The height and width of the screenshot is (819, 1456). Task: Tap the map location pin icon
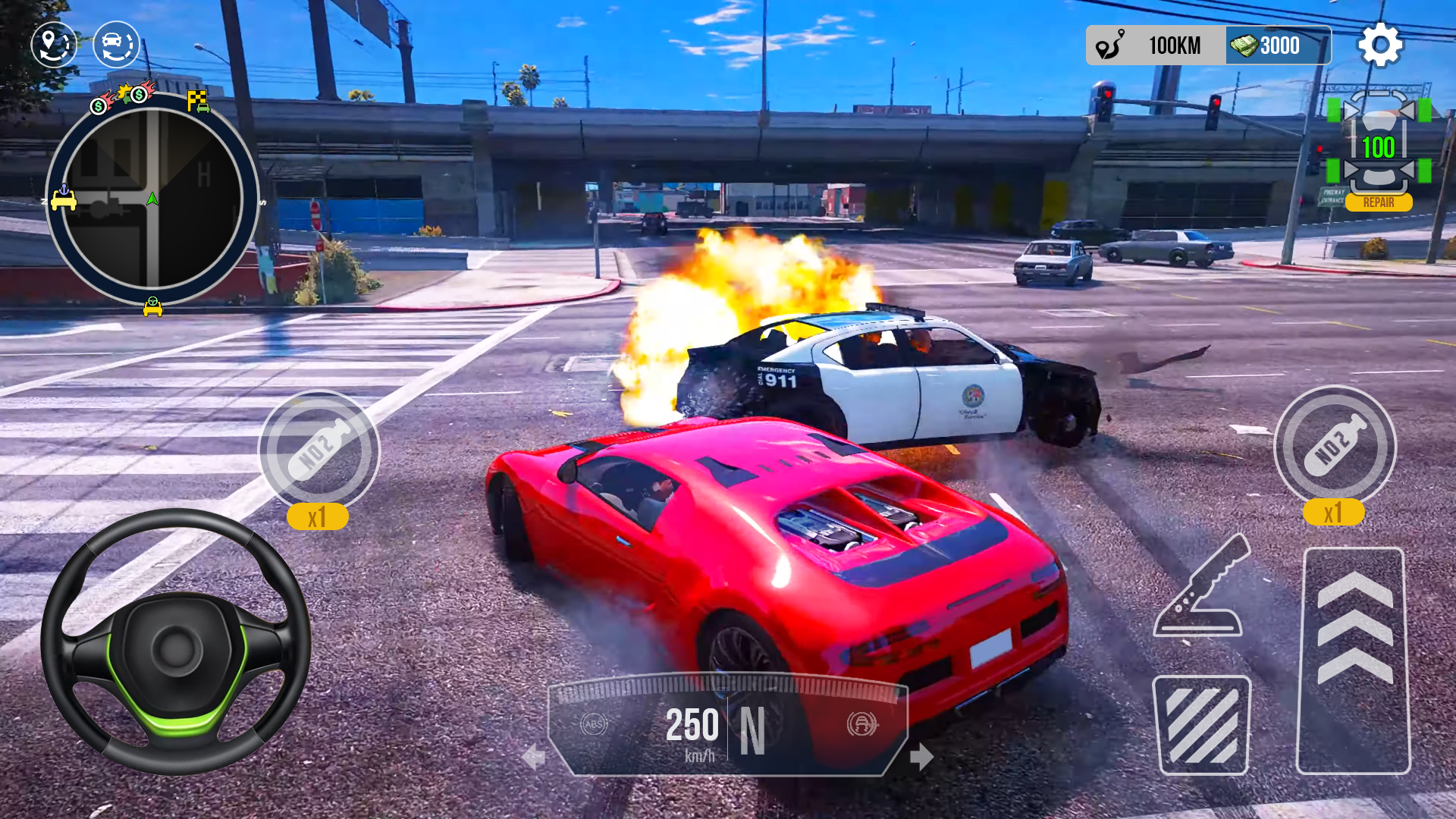54,45
